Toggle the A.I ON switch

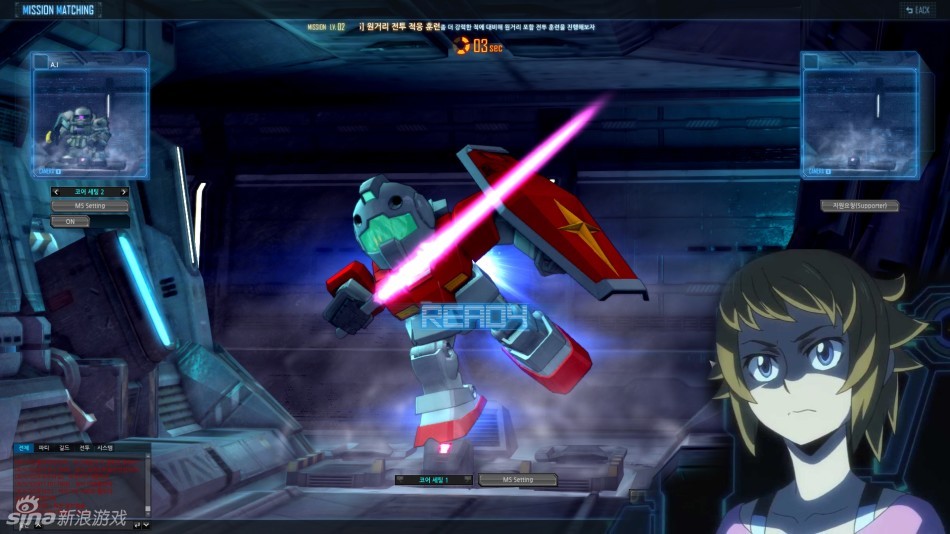[70, 221]
